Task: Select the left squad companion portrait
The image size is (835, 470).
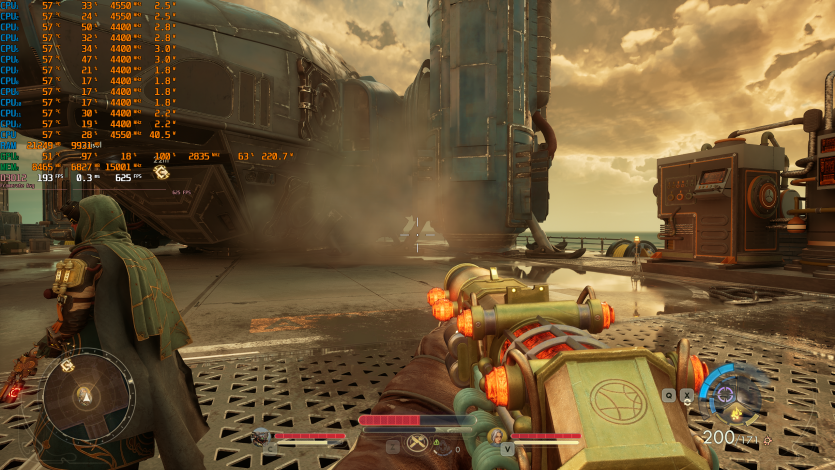Action: [262, 436]
